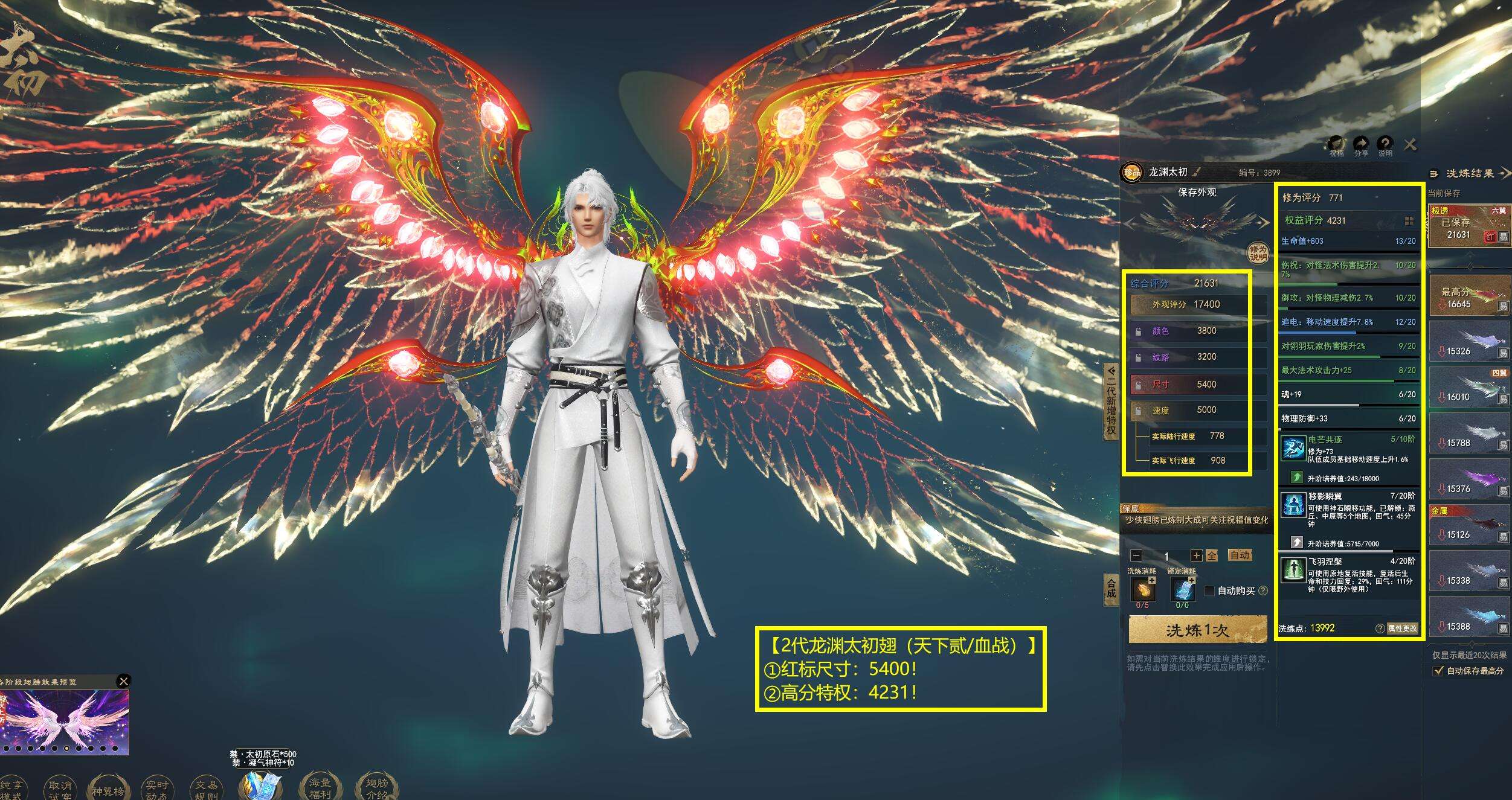The height and width of the screenshot is (800, 1512).
Task: Open the 神翼榜 ranking button
Action: pyautogui.click(x=108, y=789)
